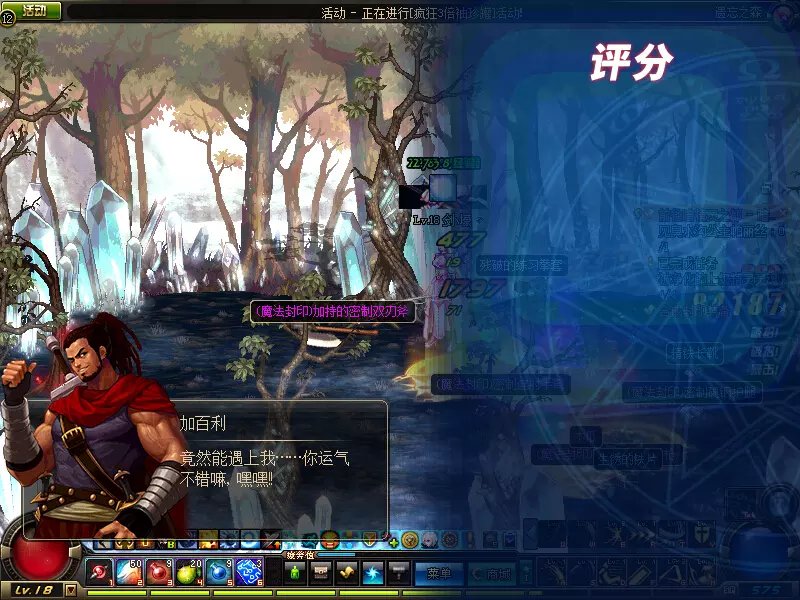Expand the arrow button beside Lv.18
800x600 pixels.
(70, 591)
